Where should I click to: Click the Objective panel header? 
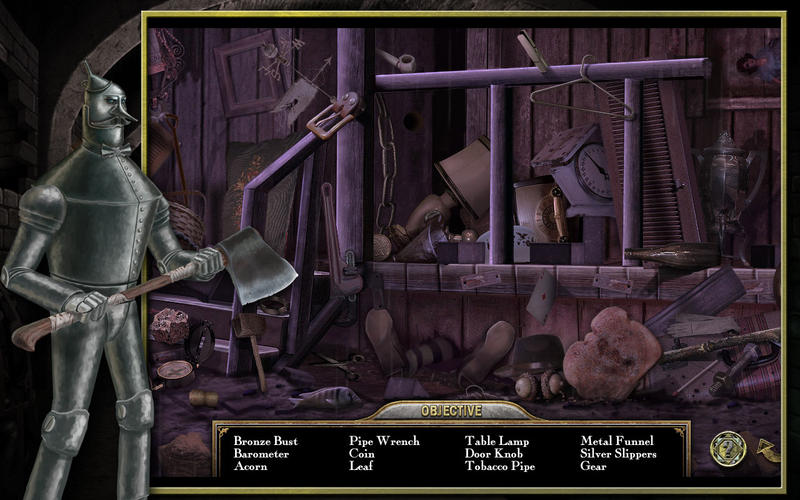[x=451, y=411]
